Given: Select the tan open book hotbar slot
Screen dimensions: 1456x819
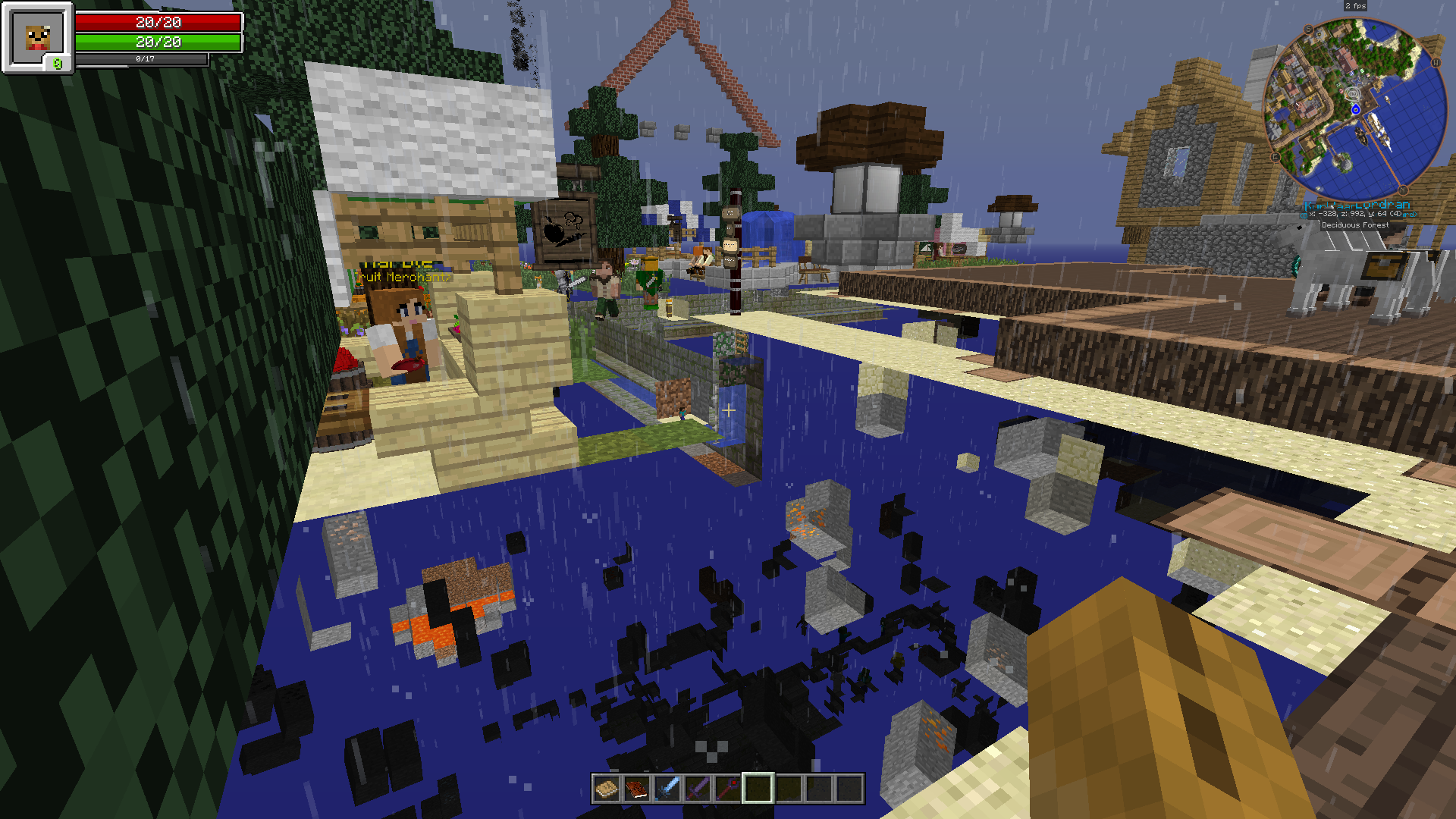Looking at the screenshot, I should [606, 789].
